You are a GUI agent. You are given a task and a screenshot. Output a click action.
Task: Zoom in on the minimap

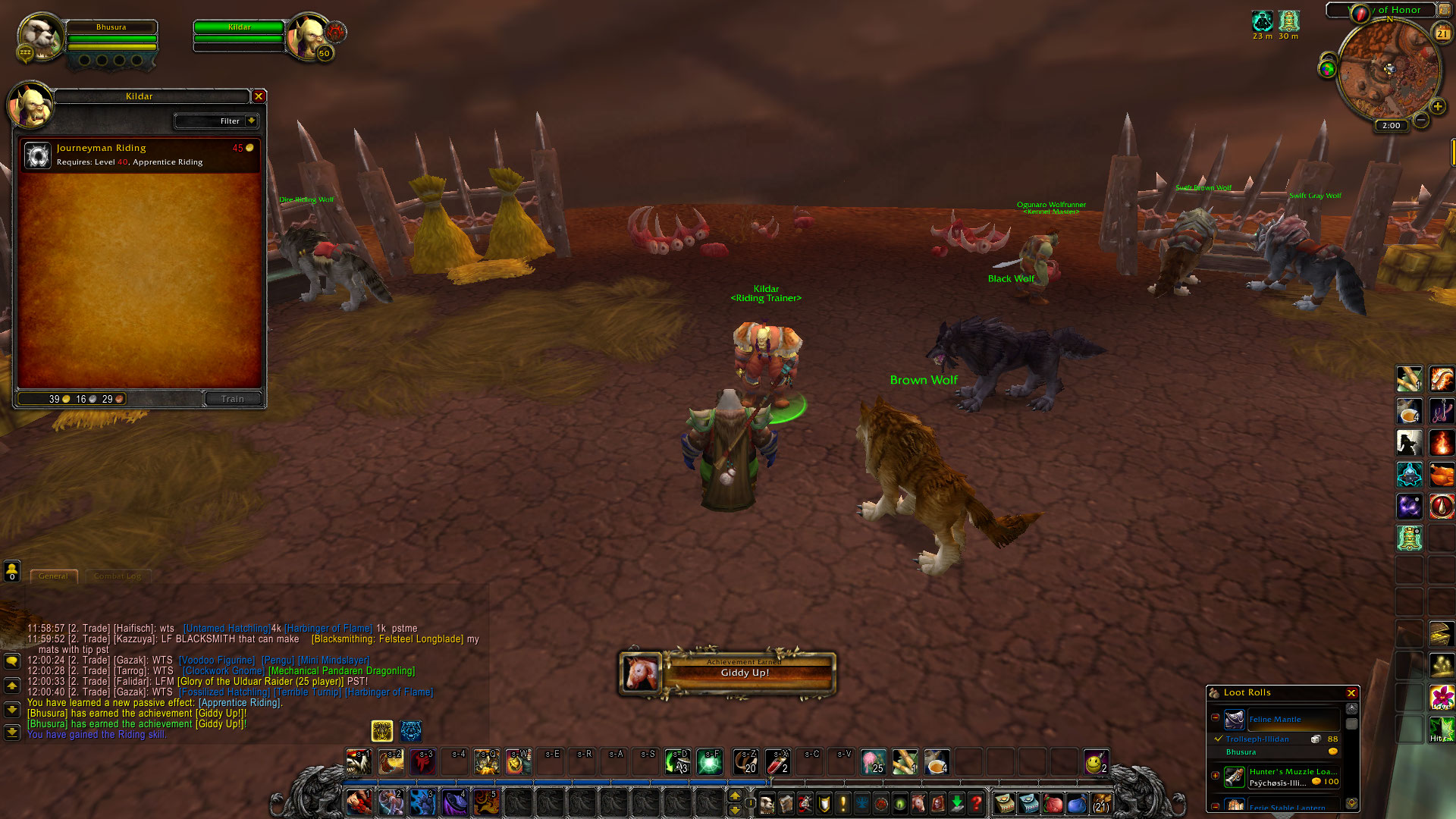[1437, 107]
